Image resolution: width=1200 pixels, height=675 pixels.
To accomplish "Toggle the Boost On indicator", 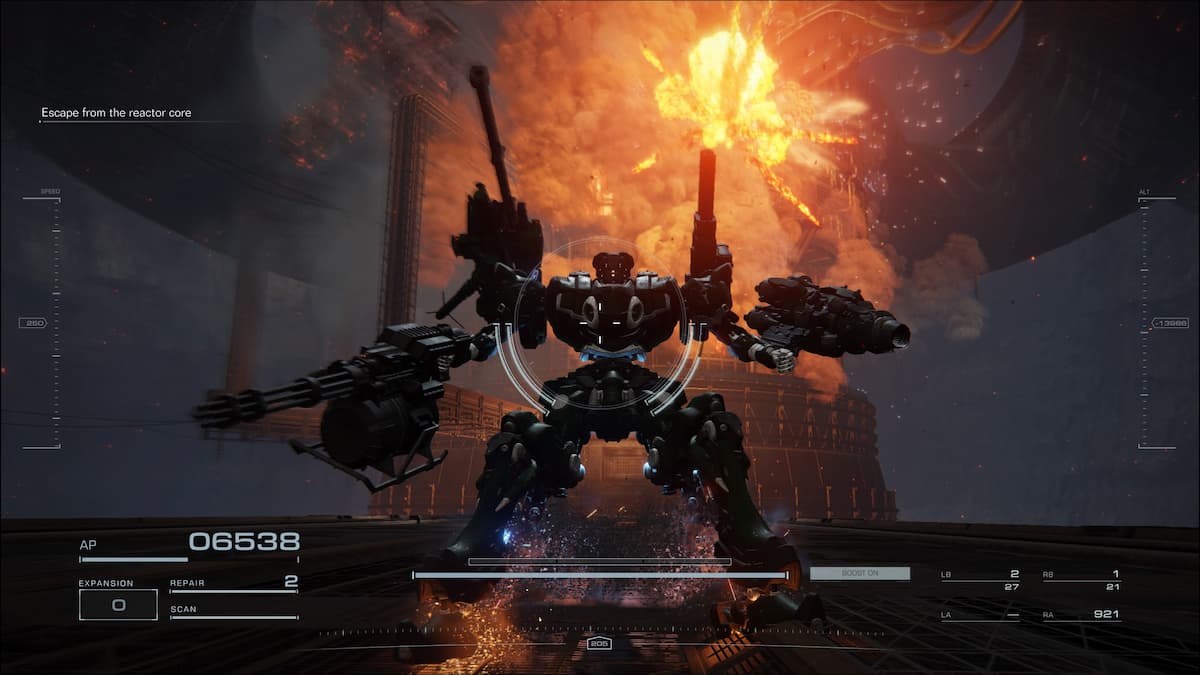I will click(x=860, y=573).
